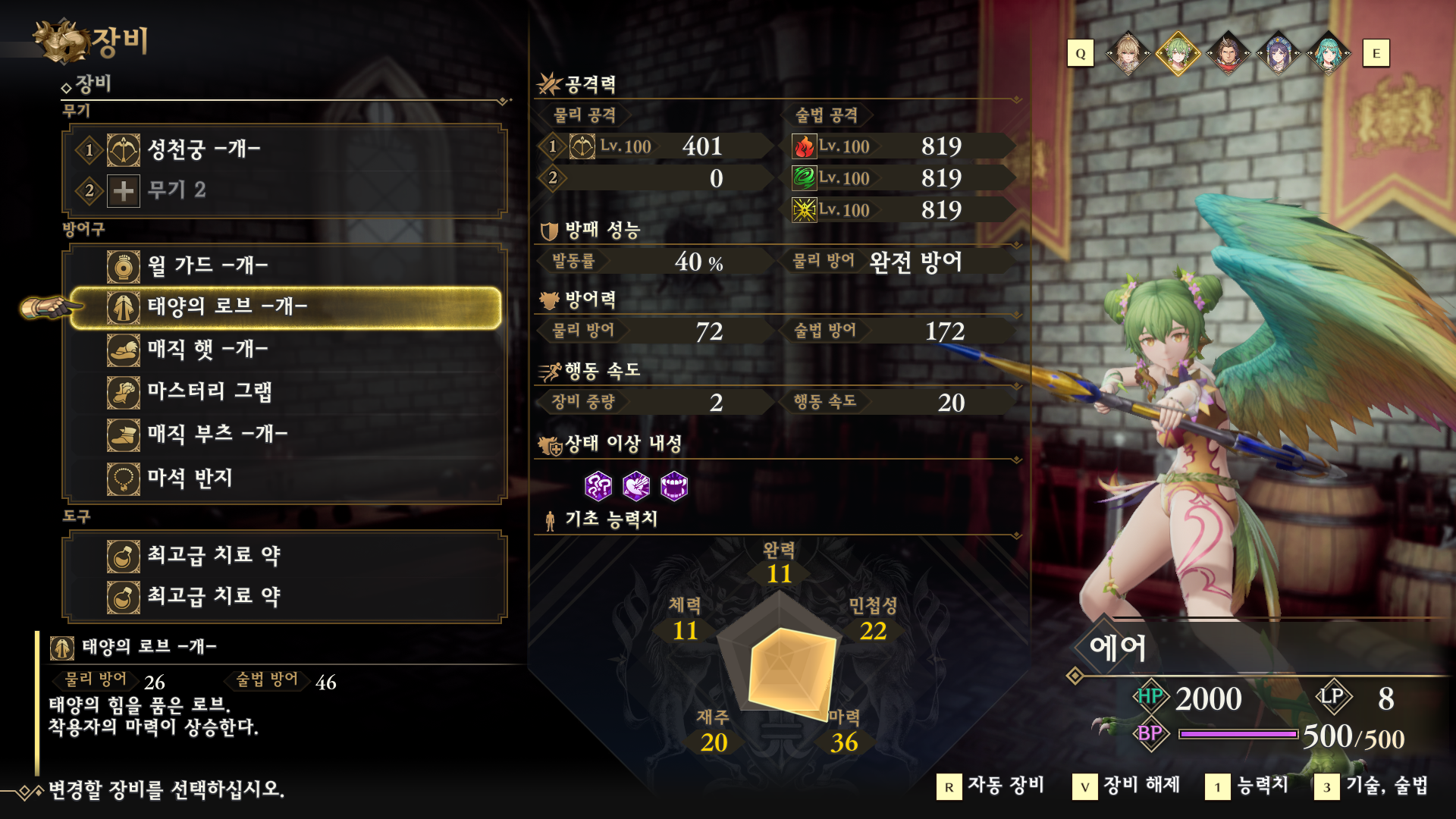Select the 마스터리 그랩 gloves slot

click(x=284, y=392)
